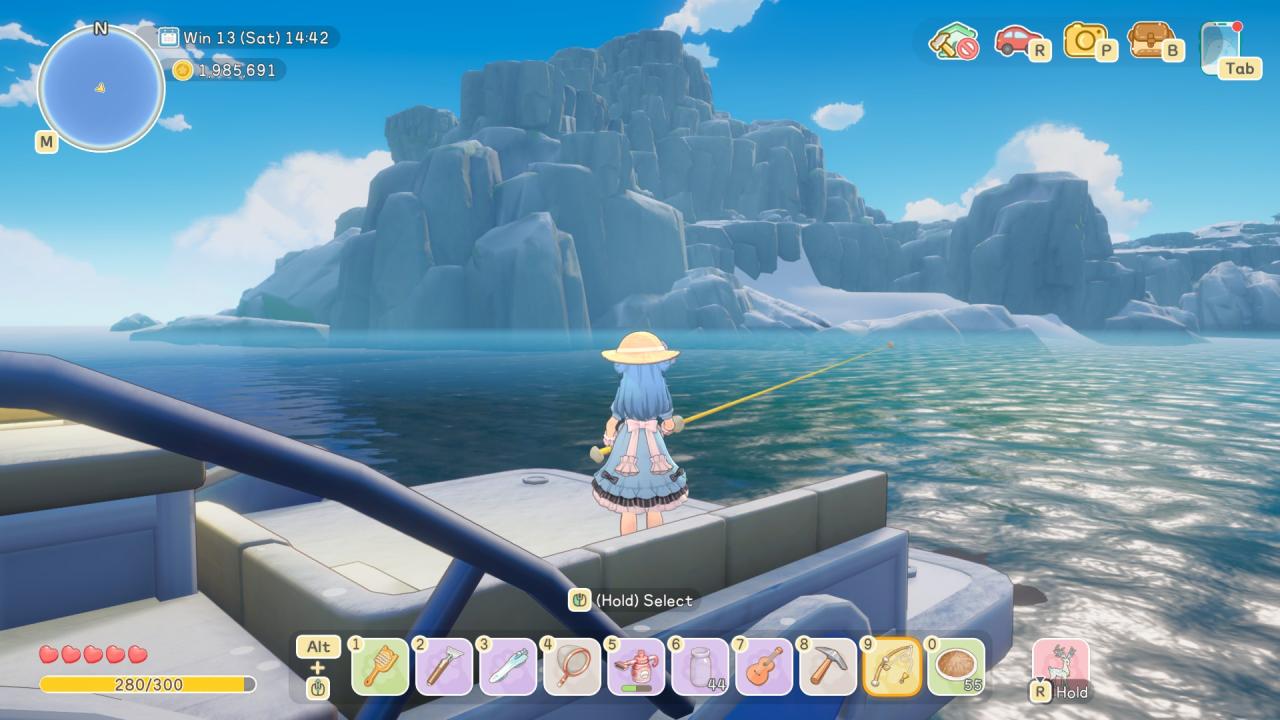The image size is (1280, 720).
Task: Open the circular minimap
Action: pyautogui.click(x=100, y=88)
